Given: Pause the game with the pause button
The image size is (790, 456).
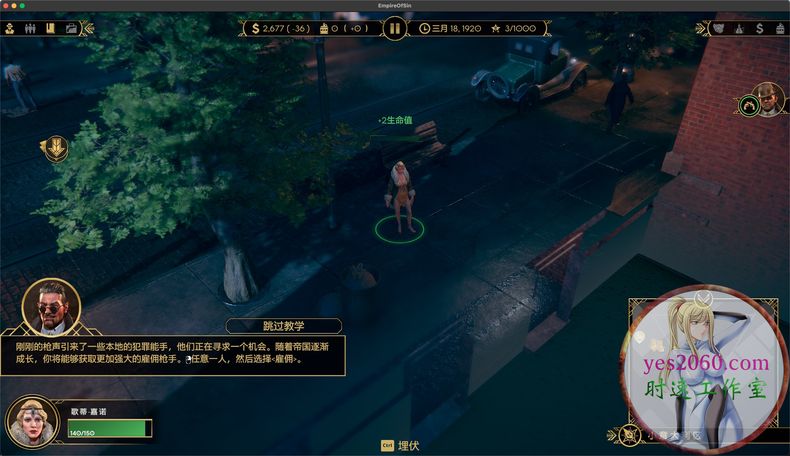Looking at the screenshot, I should pyautogui.click(x=394, y=28).
